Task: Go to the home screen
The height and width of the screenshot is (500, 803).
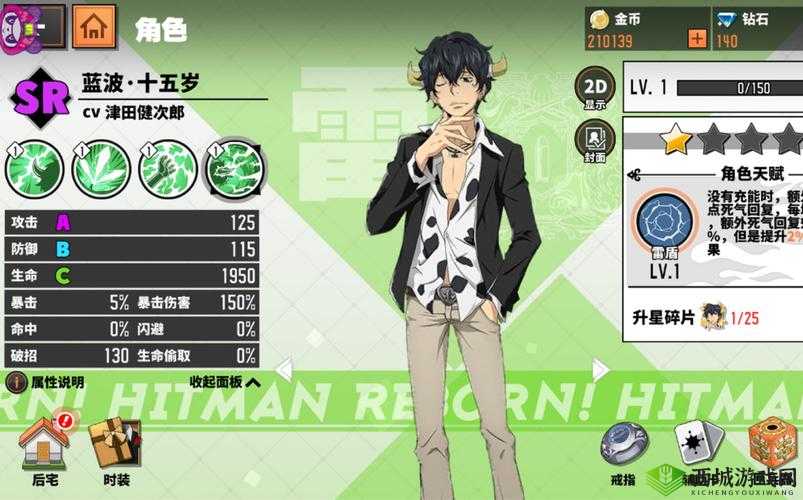Action: click(x=94, y=23)
